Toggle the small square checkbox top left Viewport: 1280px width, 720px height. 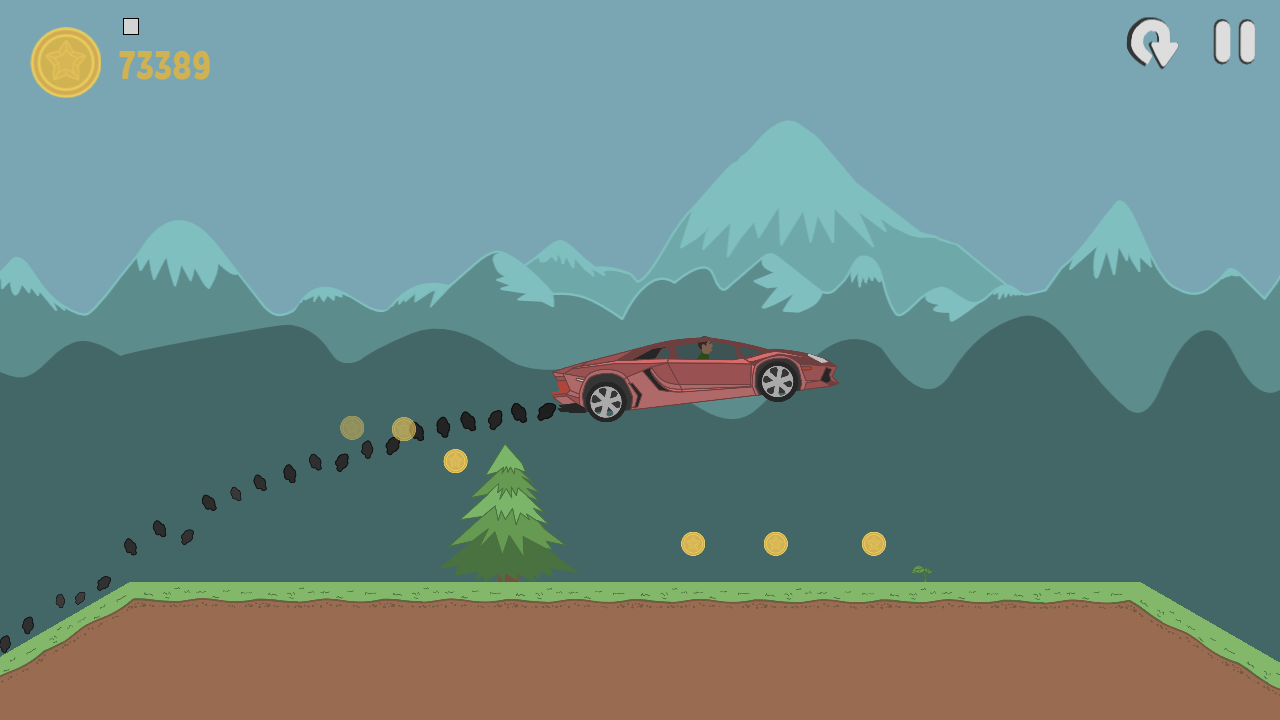(x=130, y=27)
